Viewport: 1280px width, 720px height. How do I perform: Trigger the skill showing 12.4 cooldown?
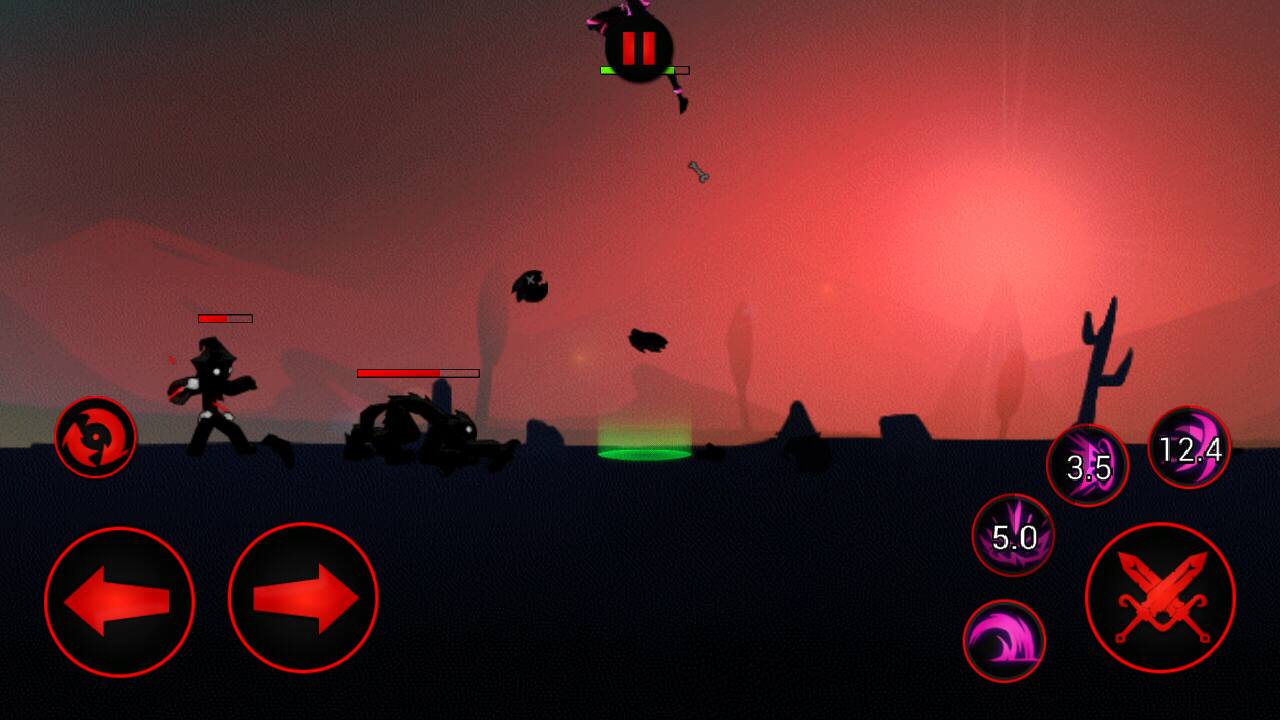(1189, 448)
